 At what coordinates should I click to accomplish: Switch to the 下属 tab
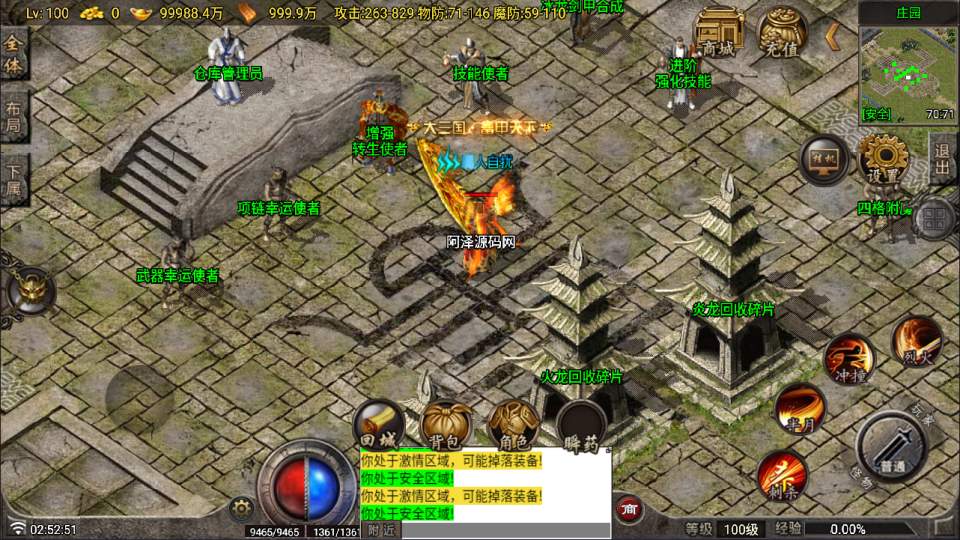[13, 180]
